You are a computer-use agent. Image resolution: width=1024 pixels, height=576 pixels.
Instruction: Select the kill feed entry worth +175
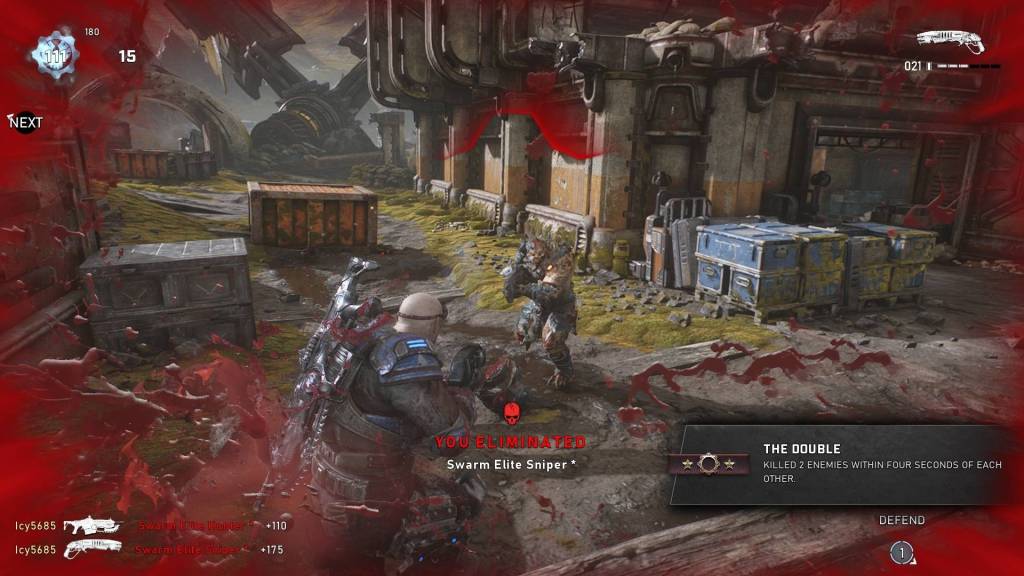(150, 549)
